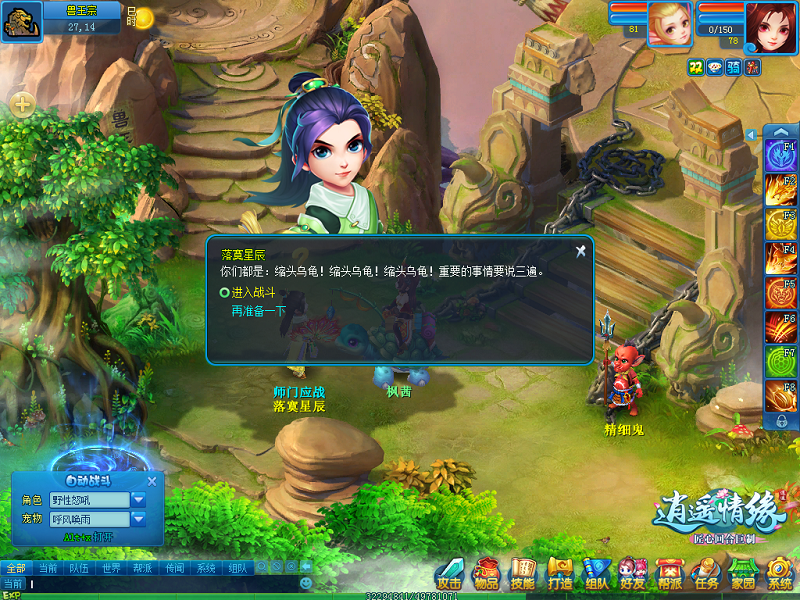Open the 宠物 skill dropdown
Image resolution: width=800 pixels, height=600 pixels.
(138, 519)
